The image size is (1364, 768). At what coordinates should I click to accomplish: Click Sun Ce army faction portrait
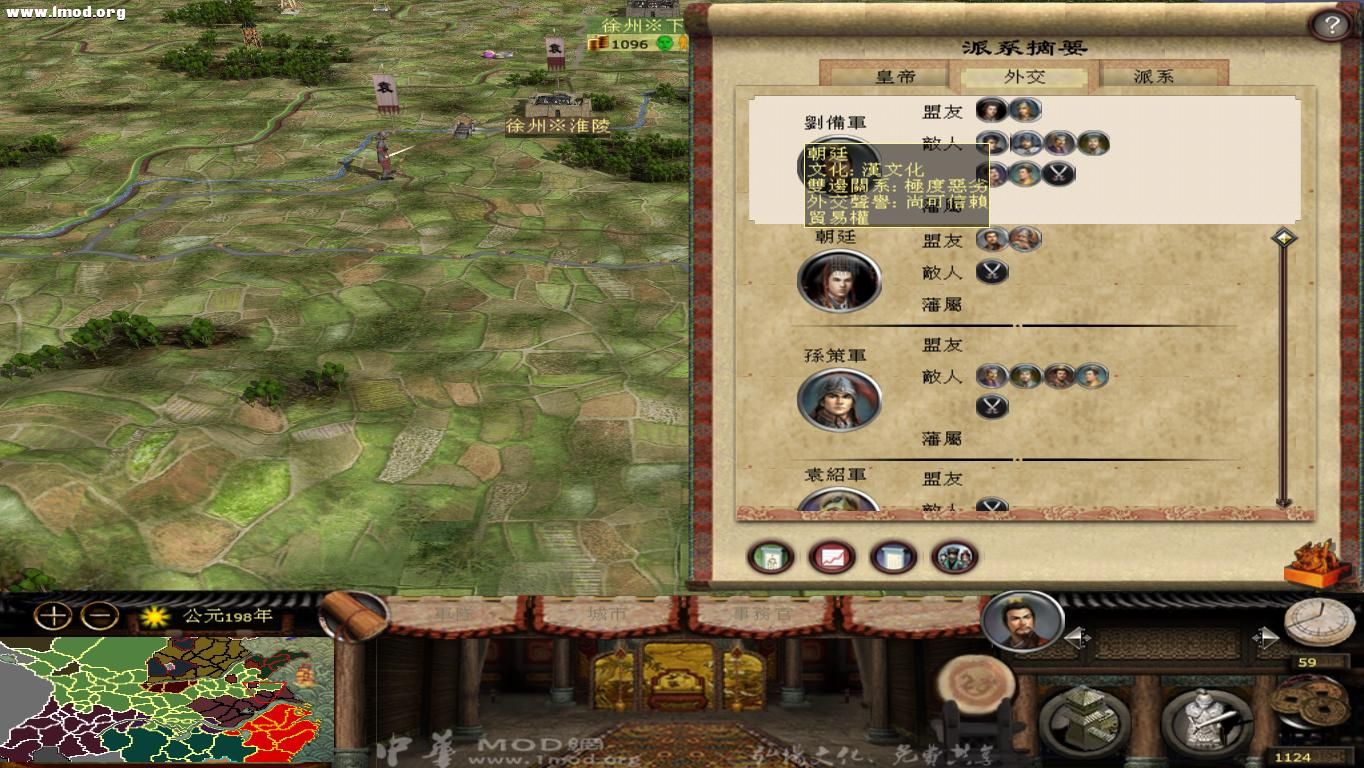point(840,399)
